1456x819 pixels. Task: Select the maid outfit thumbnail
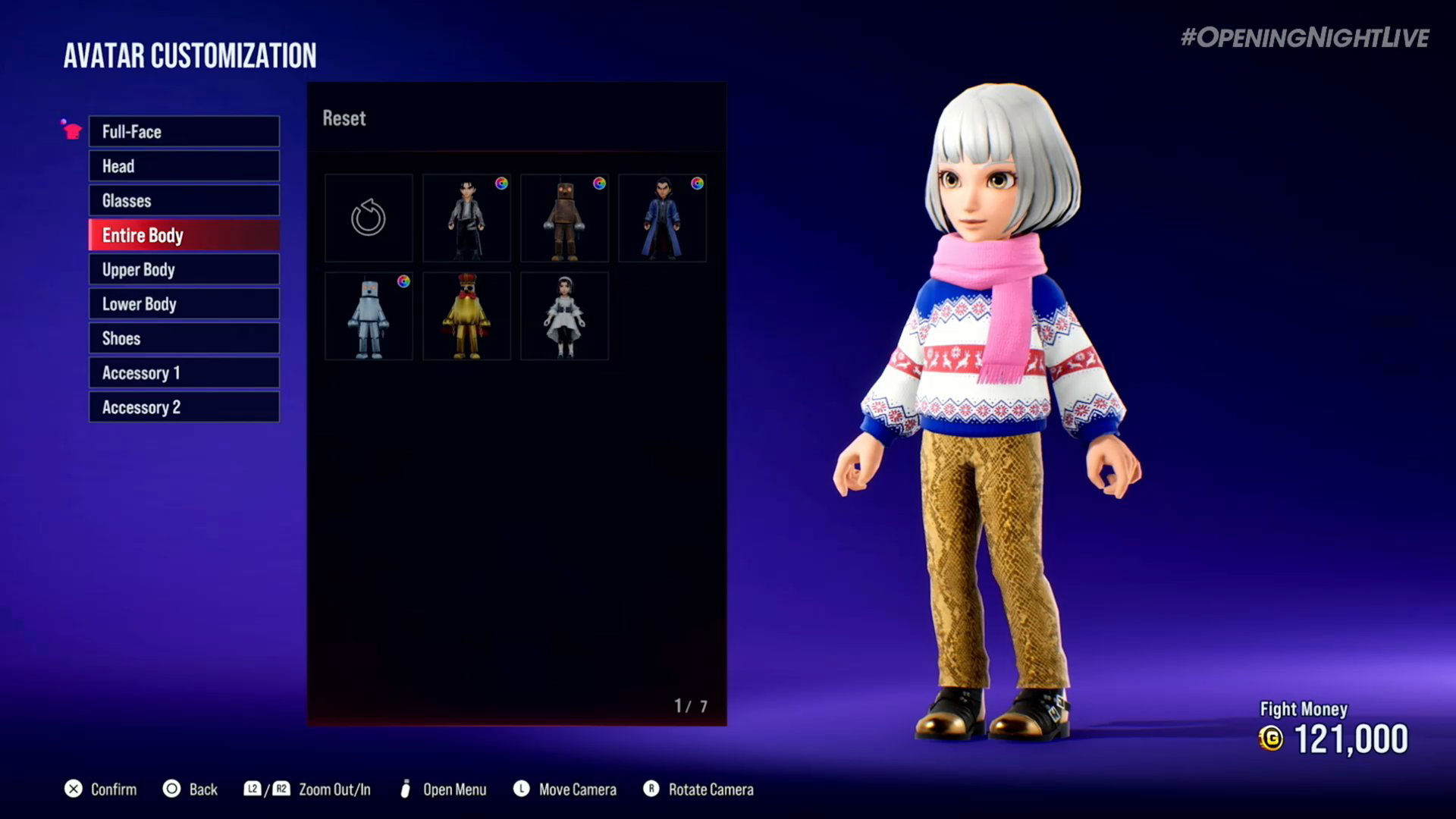pos(564,316)
